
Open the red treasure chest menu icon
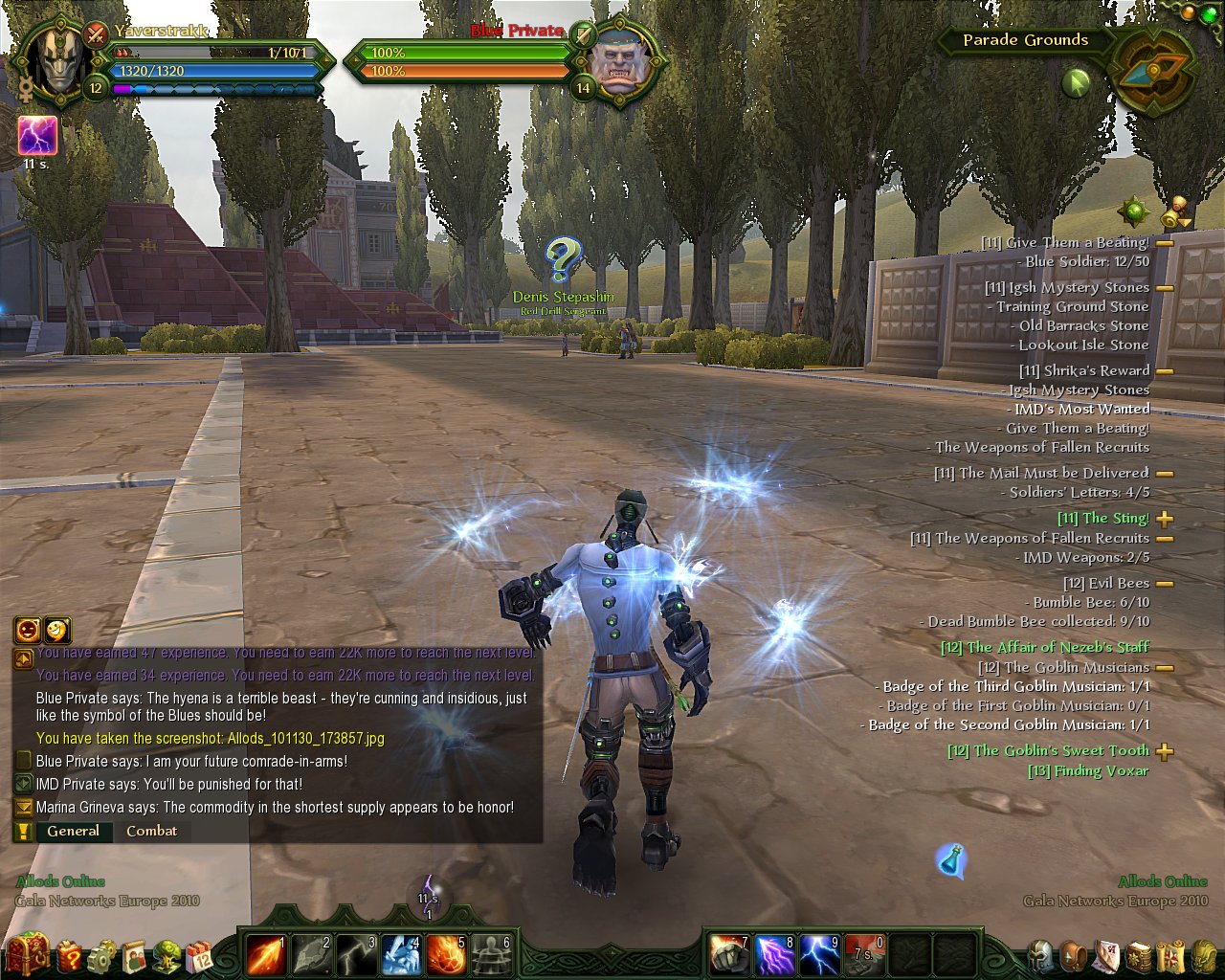point(27,955)
